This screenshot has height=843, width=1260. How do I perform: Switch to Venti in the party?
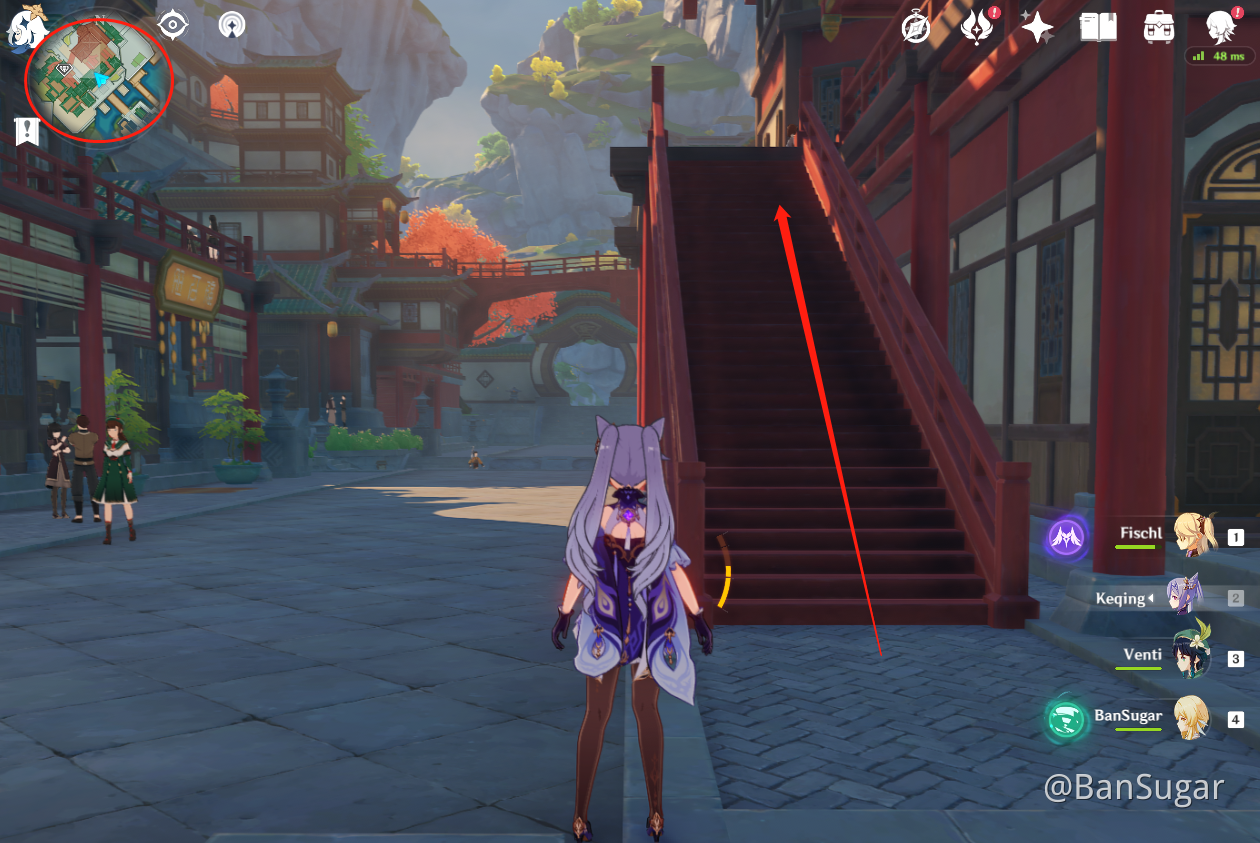1191,657
